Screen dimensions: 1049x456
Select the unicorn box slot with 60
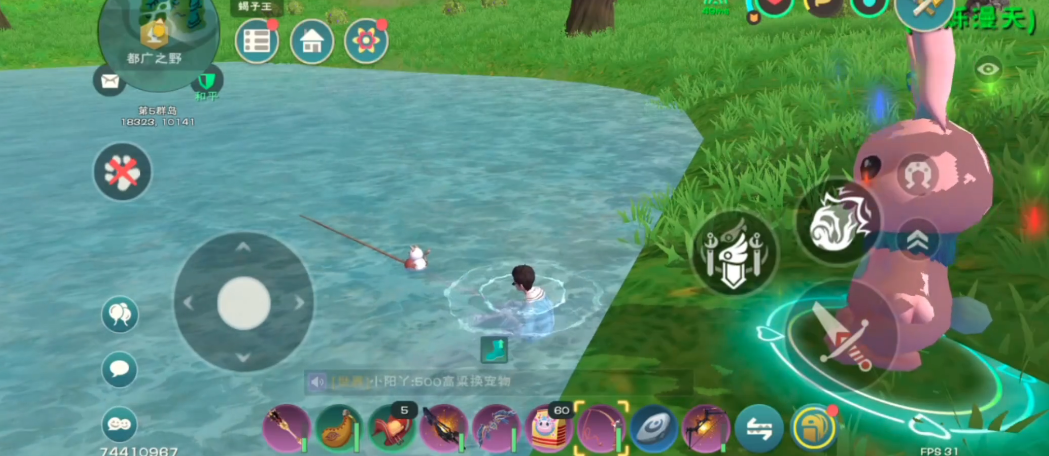coord(548,428)
